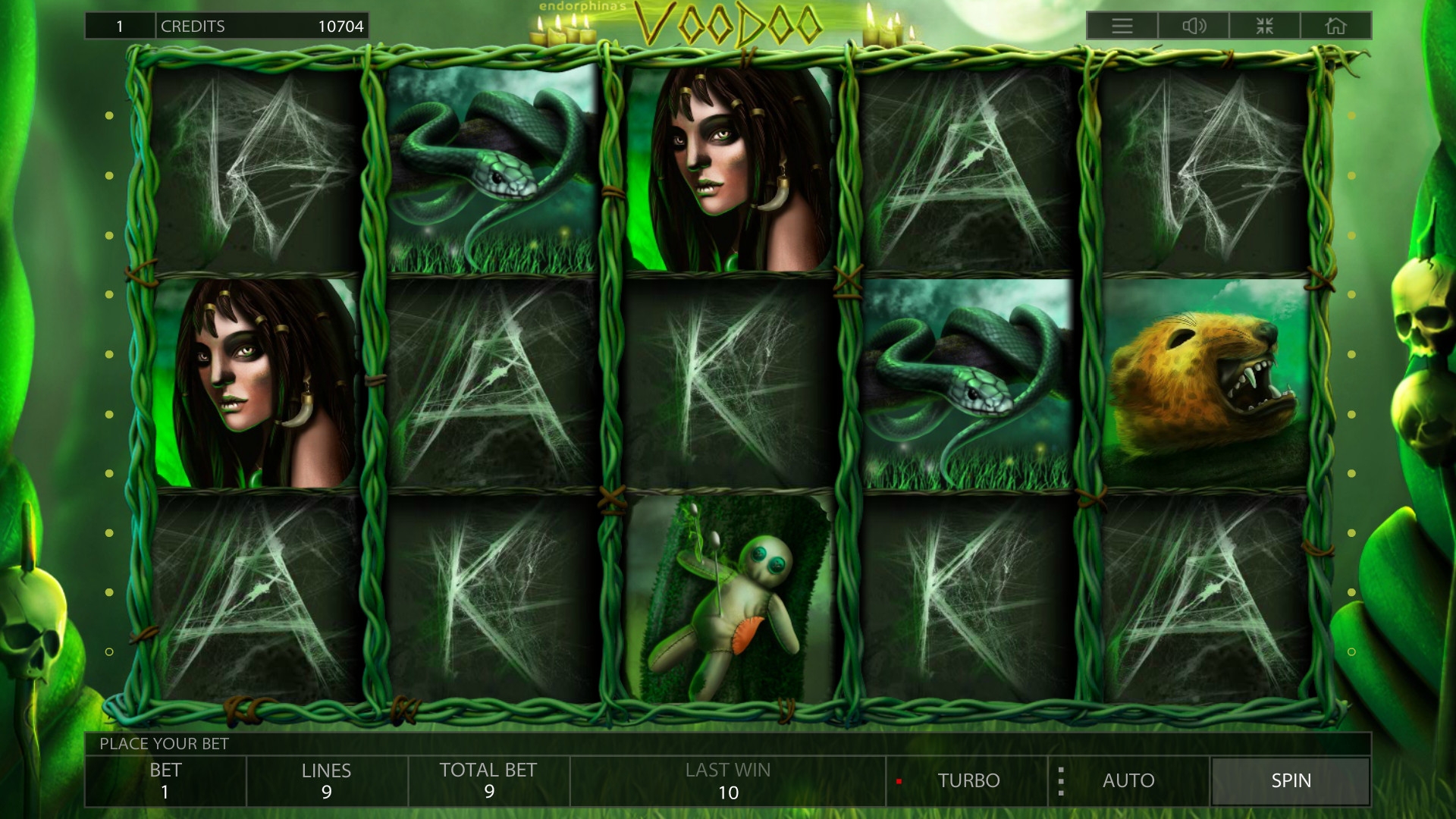Toggle Turbo mode
The height and width of the screenshot is (819, 1456).
click(x=968, y=780)
